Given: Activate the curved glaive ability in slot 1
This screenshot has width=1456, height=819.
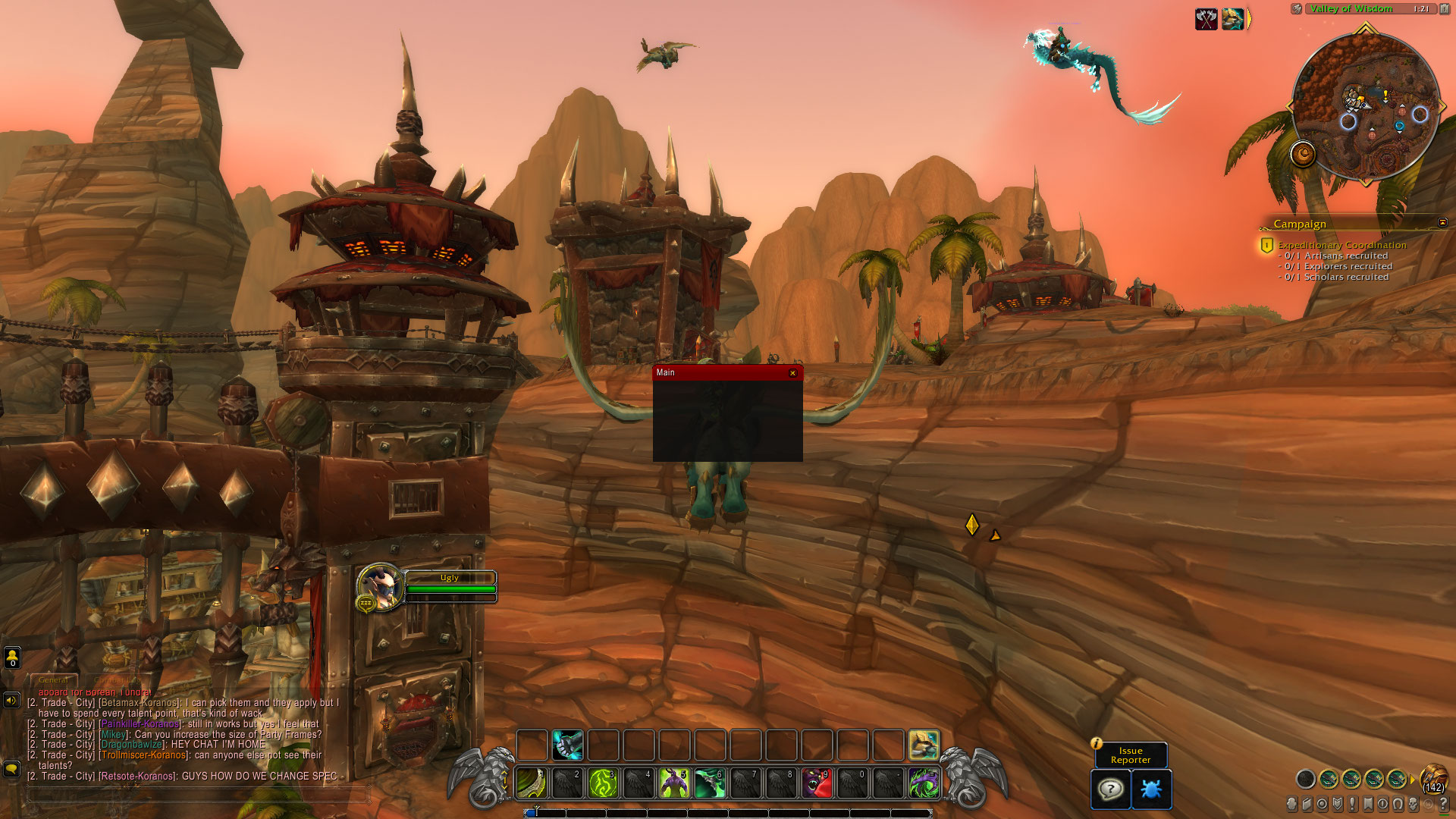Looking at the screenshot, I should pos(532,783).
